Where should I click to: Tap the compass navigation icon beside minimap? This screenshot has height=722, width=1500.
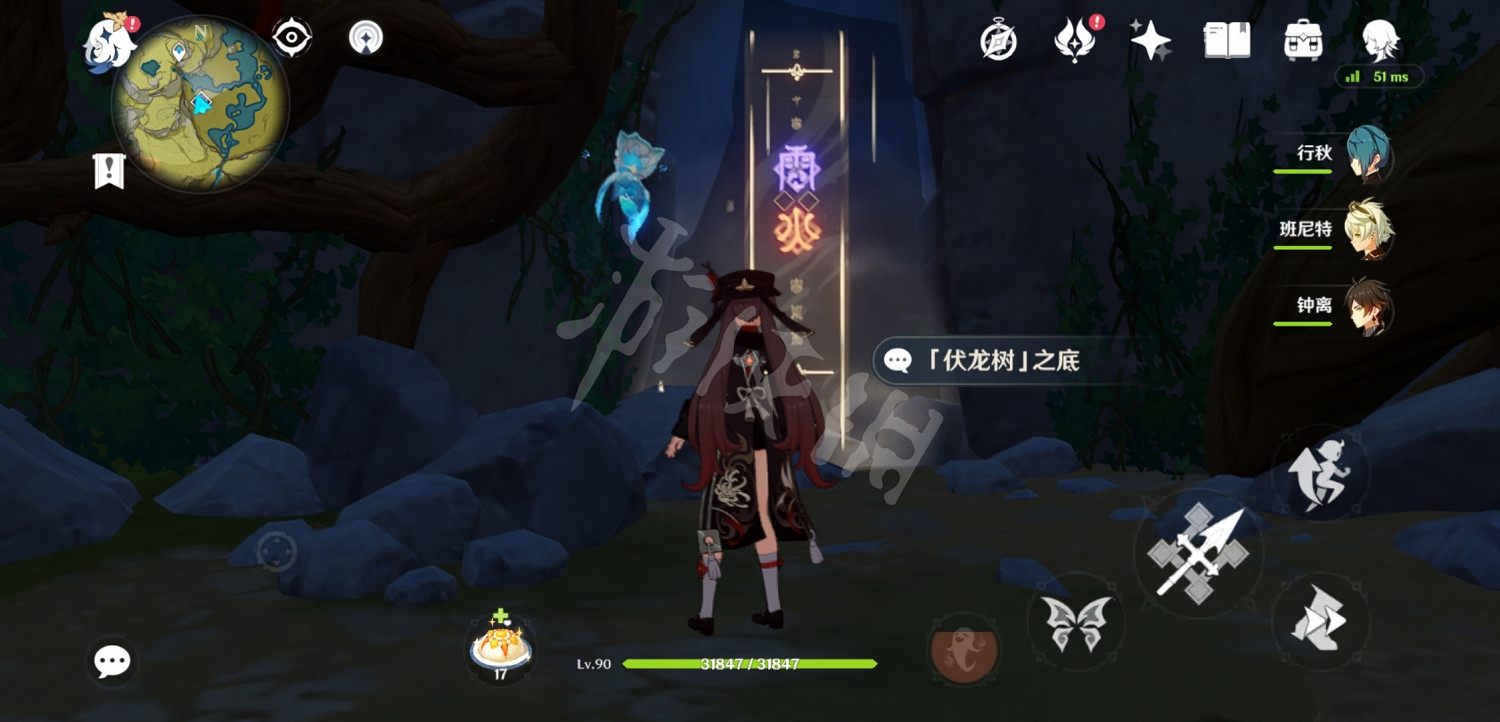point(290,37)
